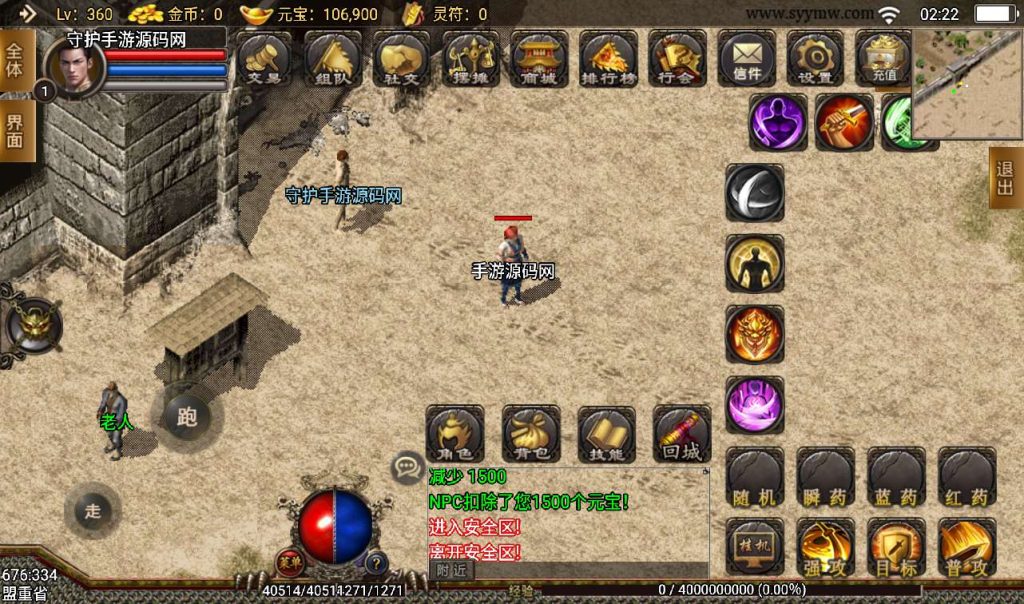Click the minimap in the corner
1024x604 pixels.
click(967, 84)
